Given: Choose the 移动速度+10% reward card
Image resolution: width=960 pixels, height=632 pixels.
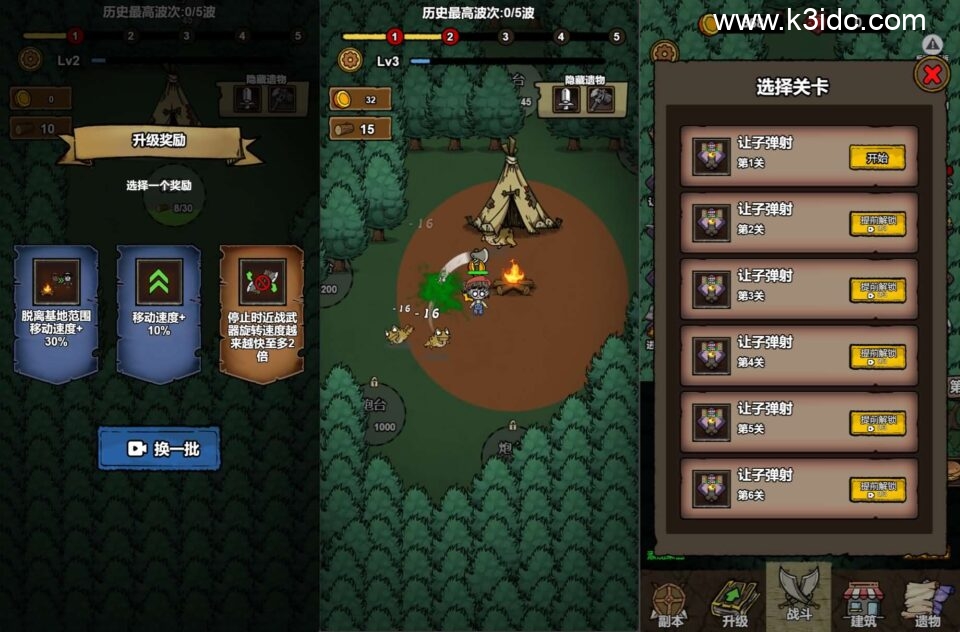Looking at the screenshot, I should pyautogui.click(x=159, y=313).
